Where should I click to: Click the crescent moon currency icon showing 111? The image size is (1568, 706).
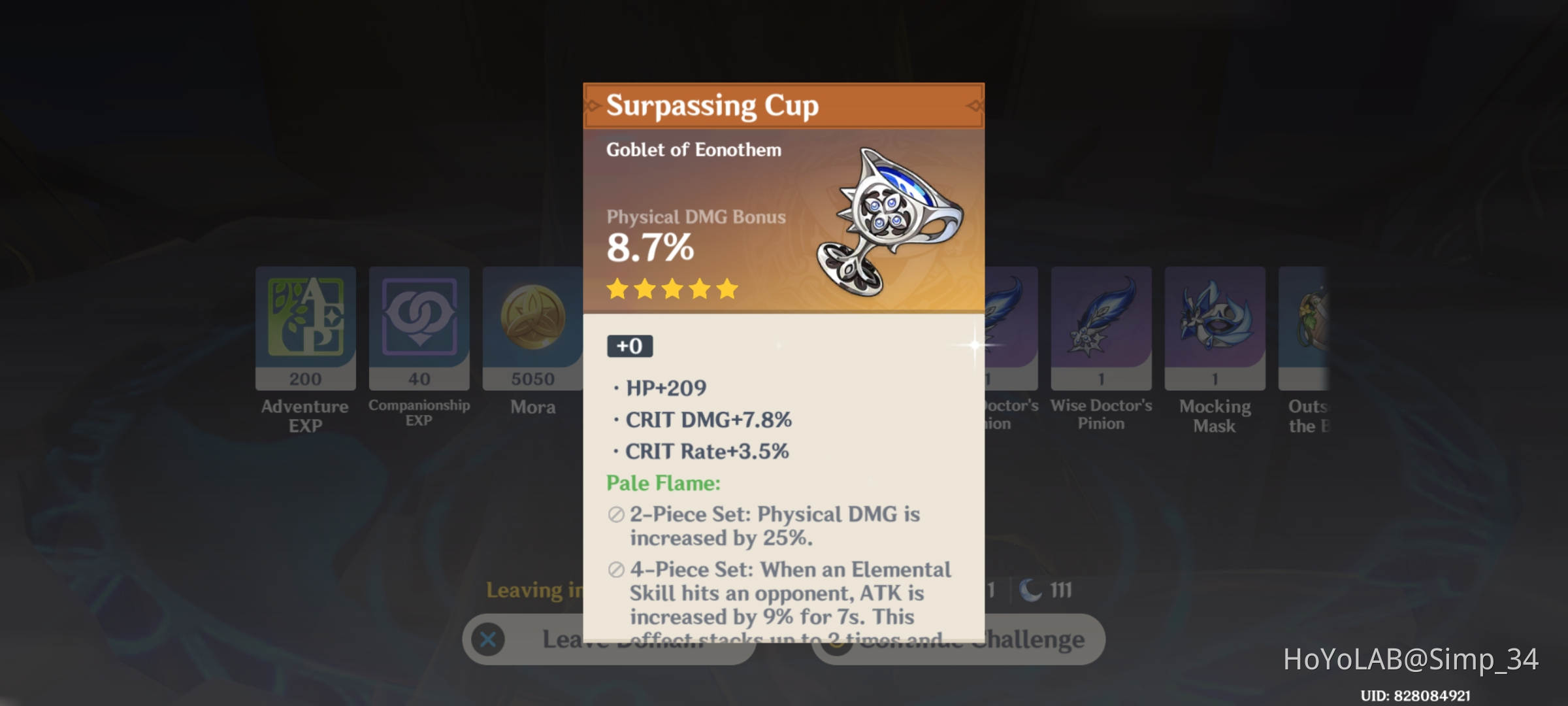click(1031, 590)
